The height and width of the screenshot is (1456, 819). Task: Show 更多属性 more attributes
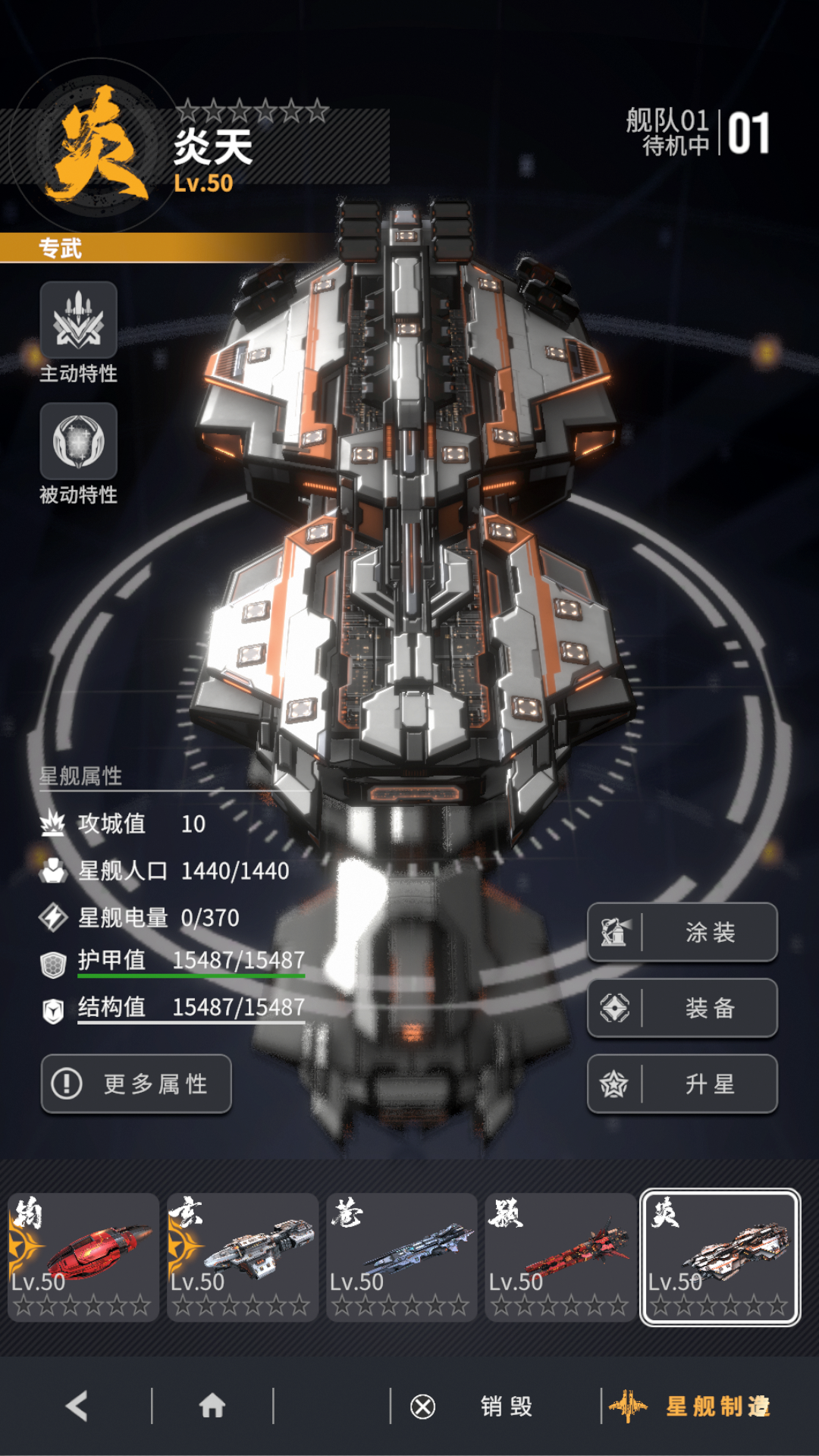136,1084
